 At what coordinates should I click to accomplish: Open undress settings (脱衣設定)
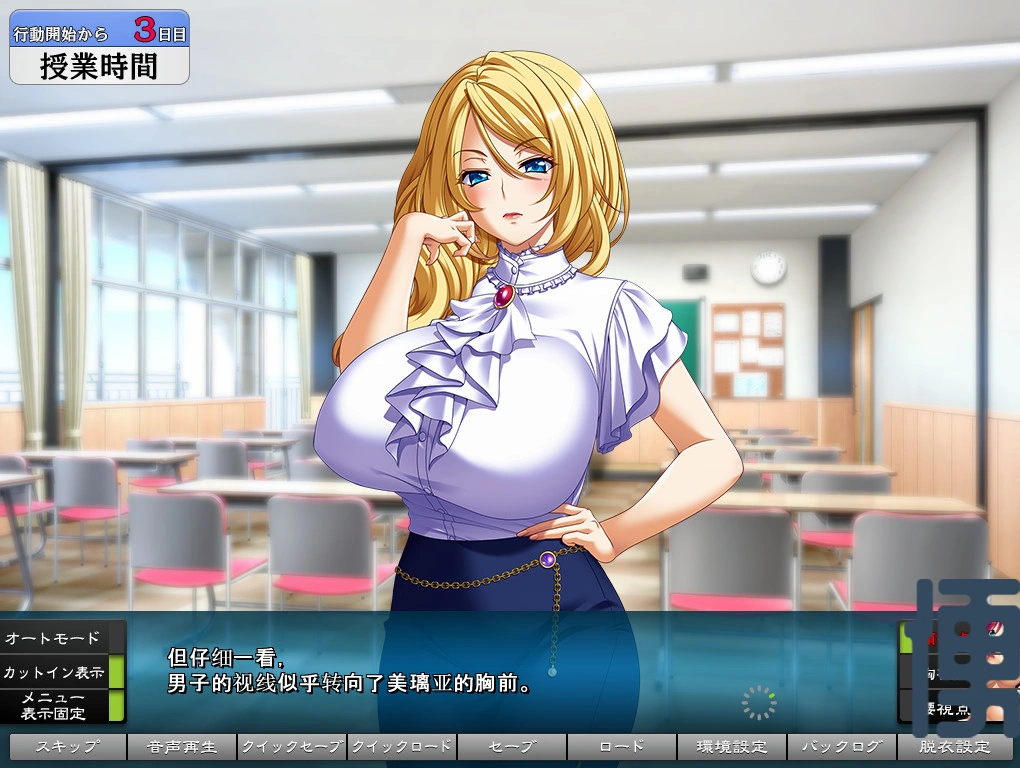tap(954, 747)
